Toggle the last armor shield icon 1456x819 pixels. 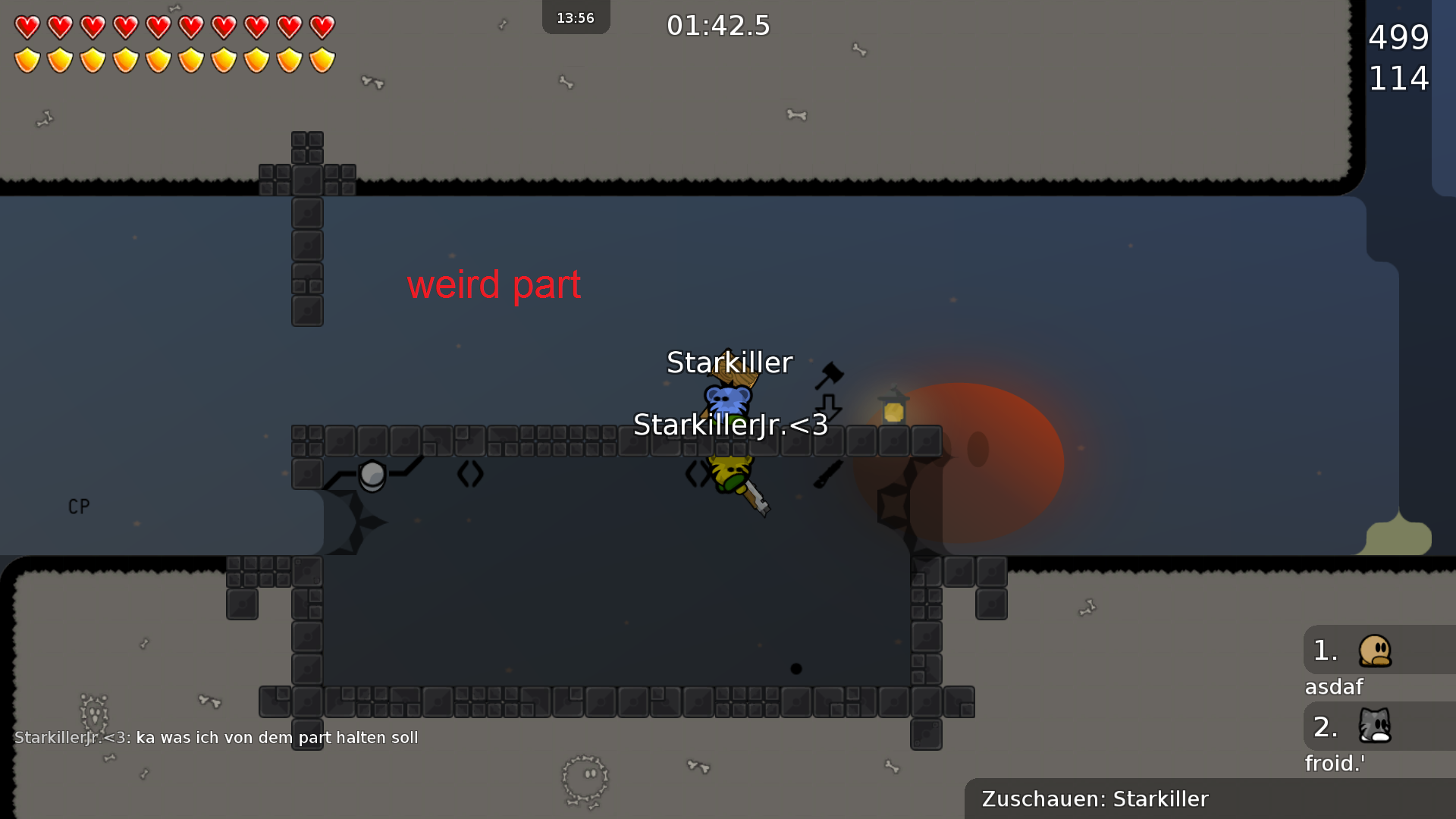[x=322, y=58]
